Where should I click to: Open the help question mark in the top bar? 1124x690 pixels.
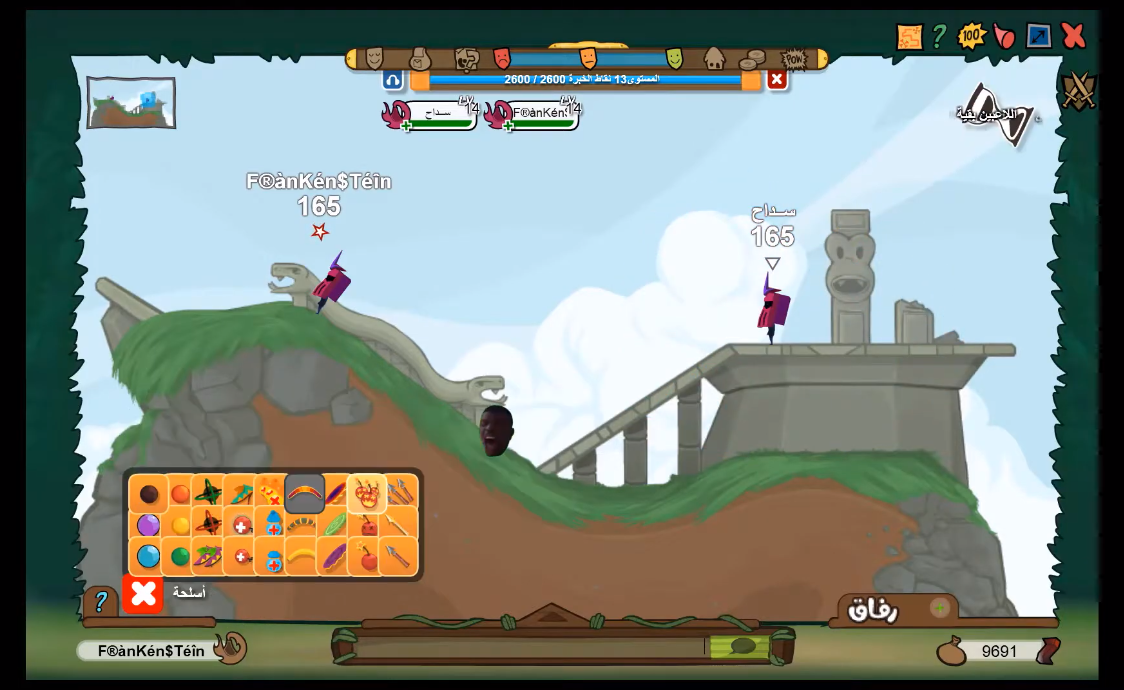939,36
